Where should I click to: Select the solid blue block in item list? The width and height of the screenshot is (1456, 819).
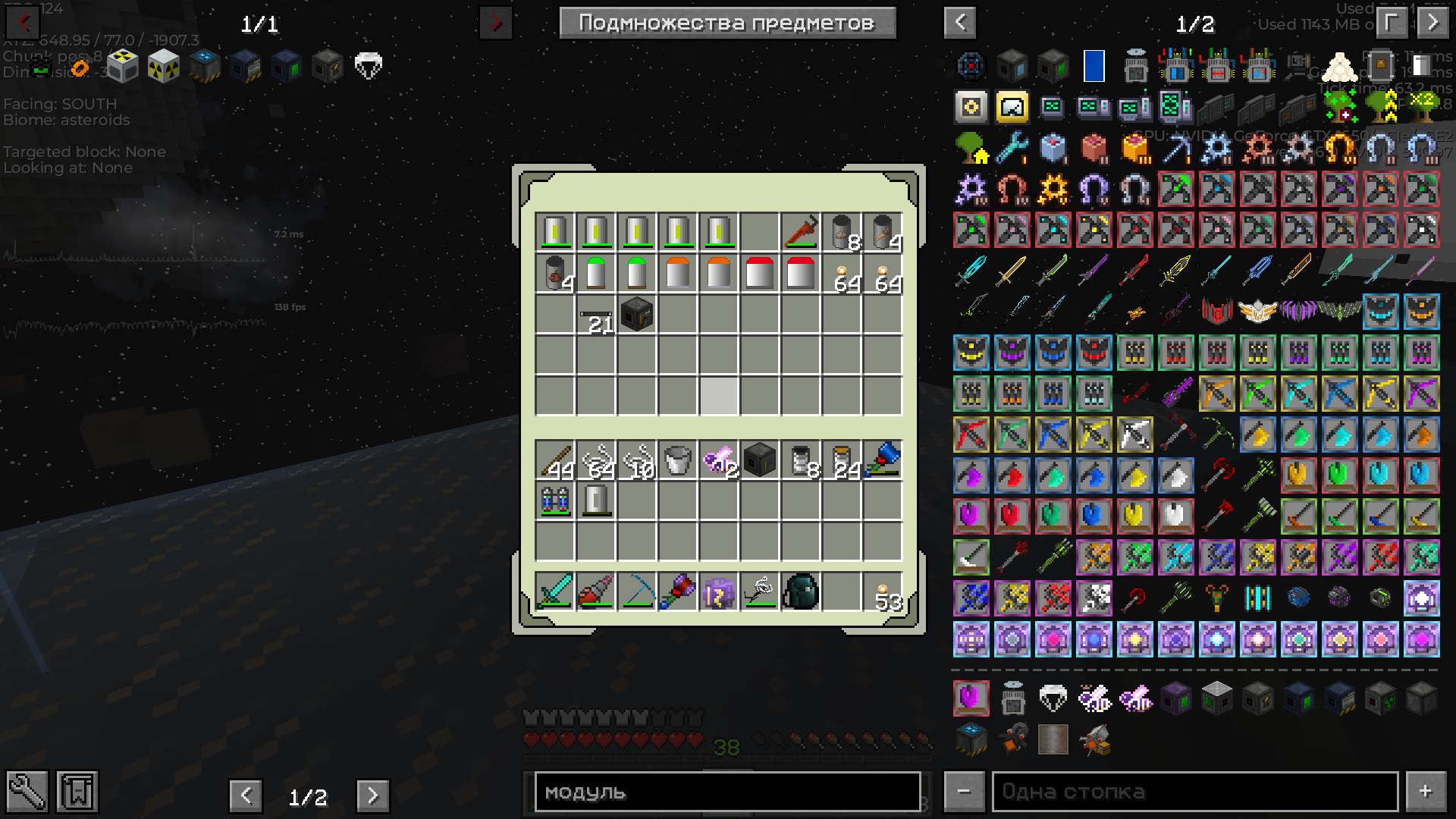1094,67
